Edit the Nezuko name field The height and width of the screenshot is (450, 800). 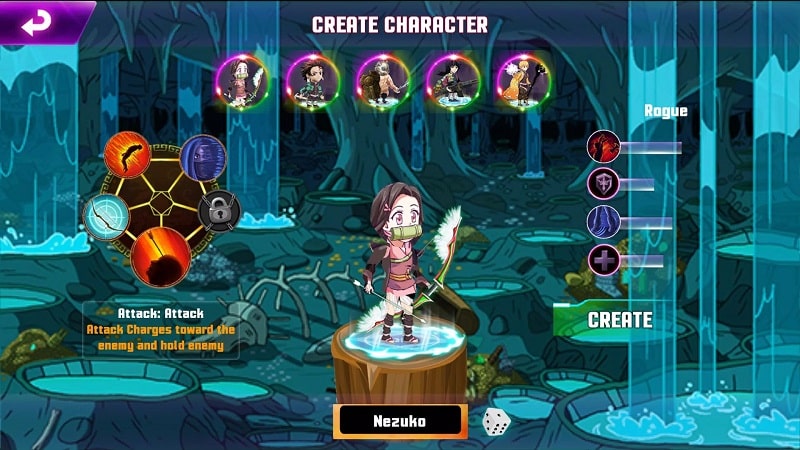pos(402,421)
